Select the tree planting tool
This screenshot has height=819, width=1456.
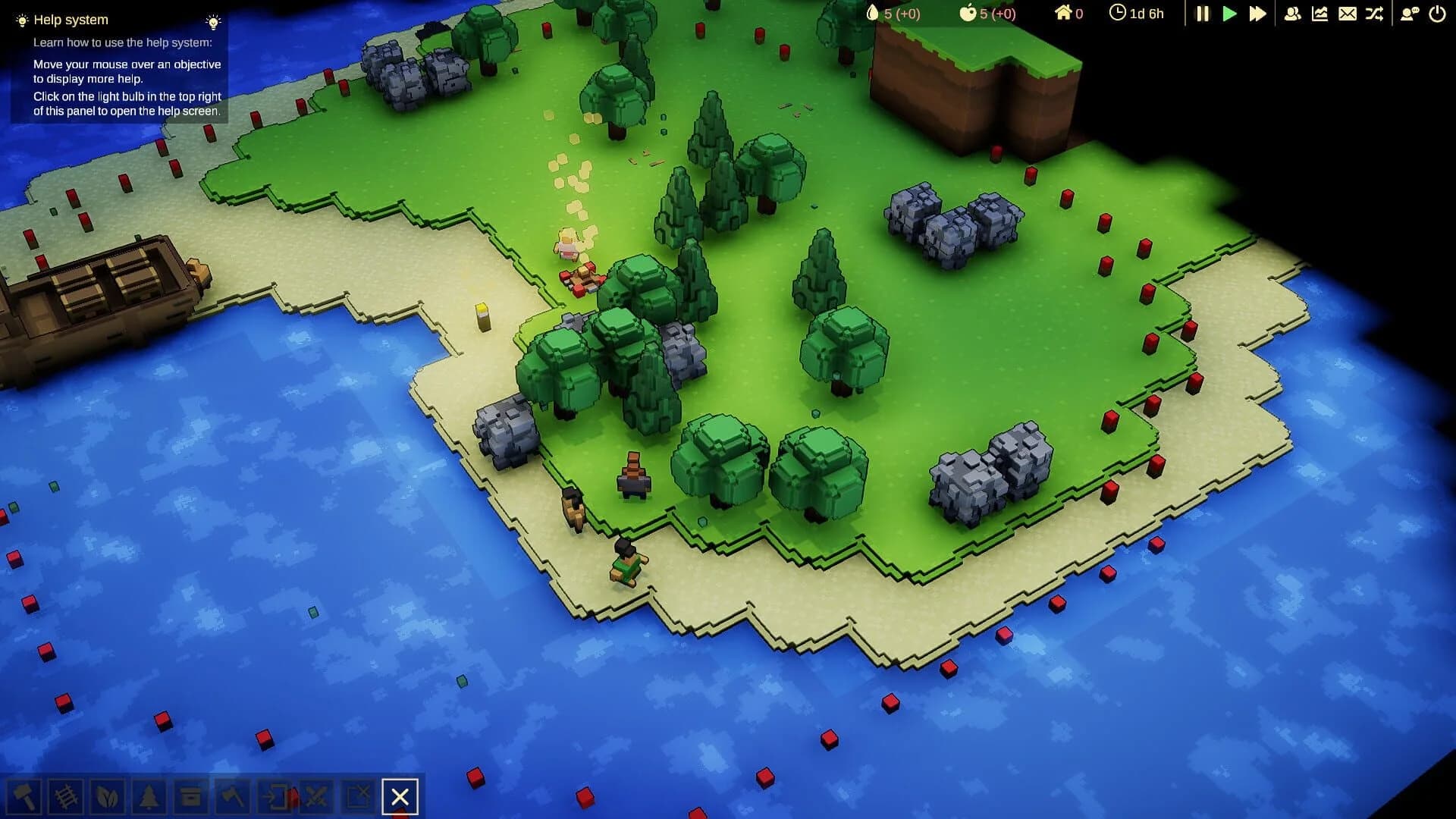point(149,797)
